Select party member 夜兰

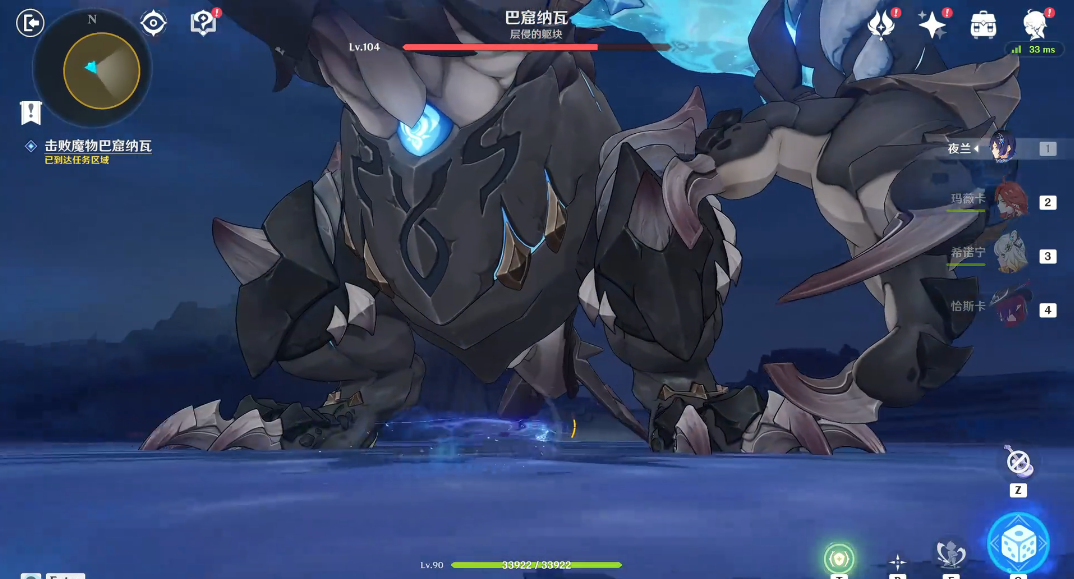pos(1001,149)
